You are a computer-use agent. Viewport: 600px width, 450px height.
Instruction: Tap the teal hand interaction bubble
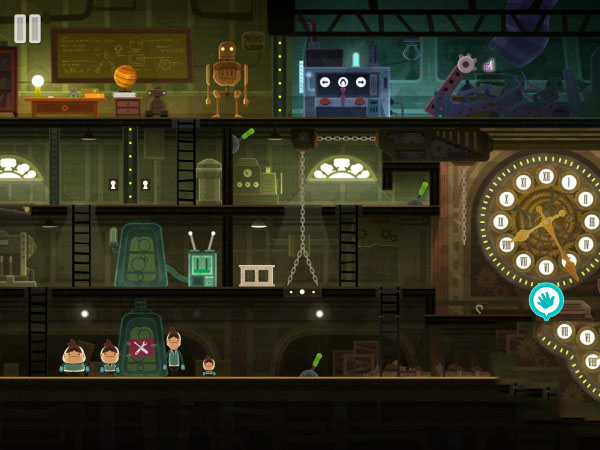[546, 299]
